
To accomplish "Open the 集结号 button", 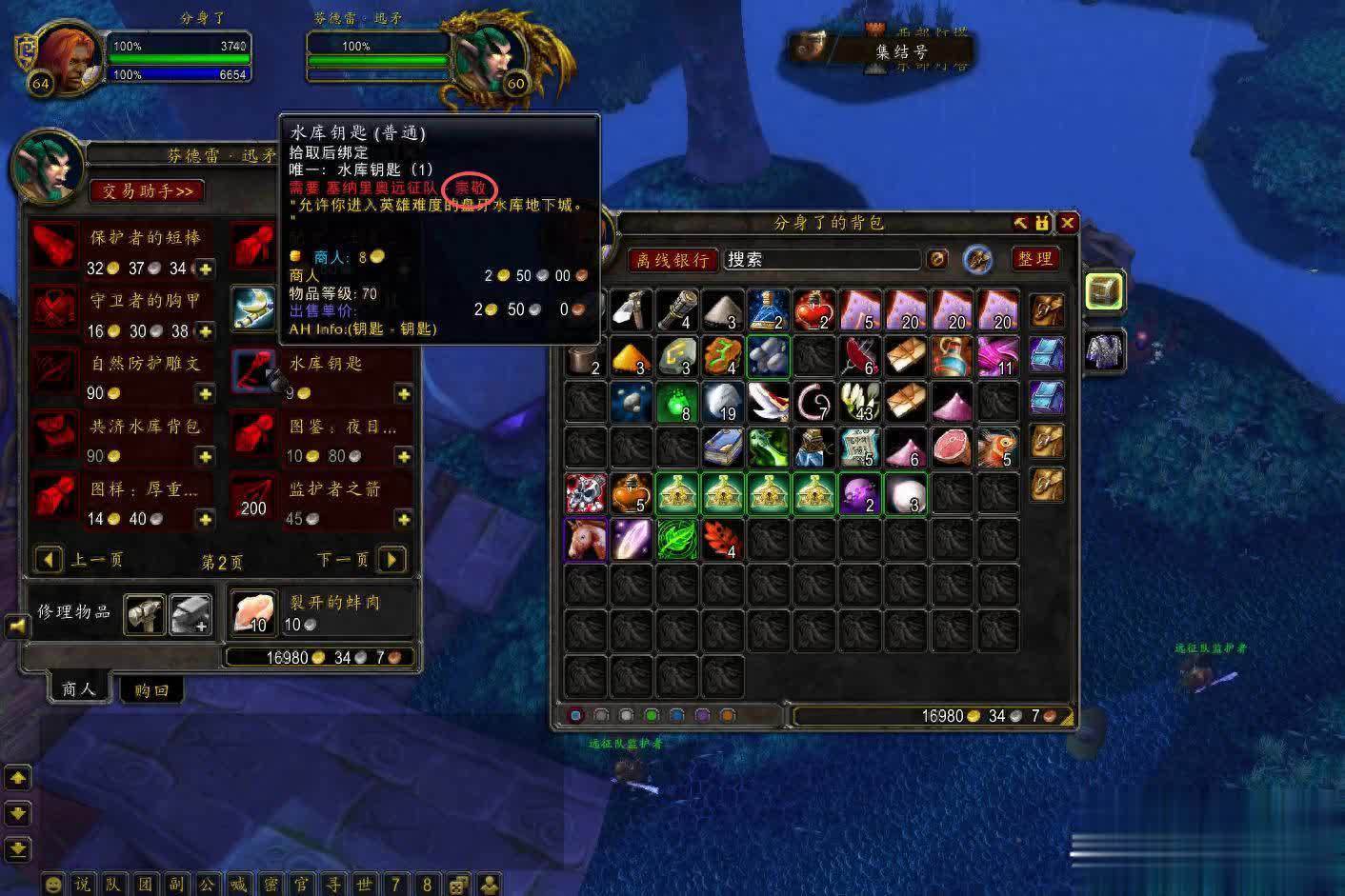I will coord(900,51).
